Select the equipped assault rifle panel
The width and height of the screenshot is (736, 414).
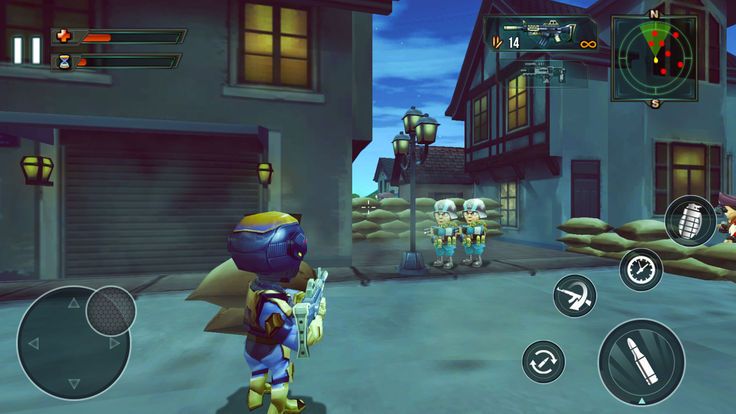540,34
